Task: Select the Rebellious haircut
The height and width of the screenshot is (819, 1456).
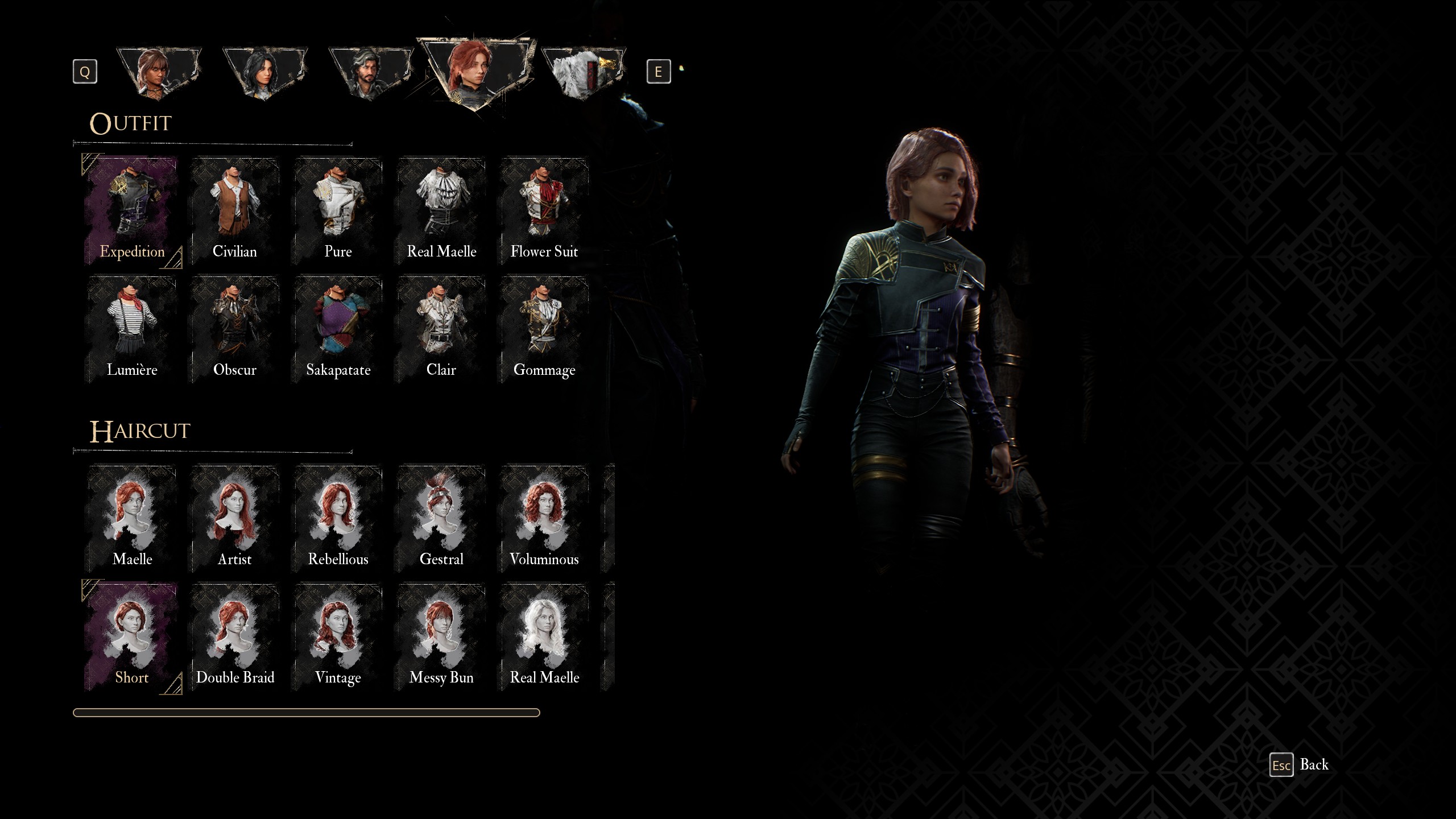Action: pos(338,518)
